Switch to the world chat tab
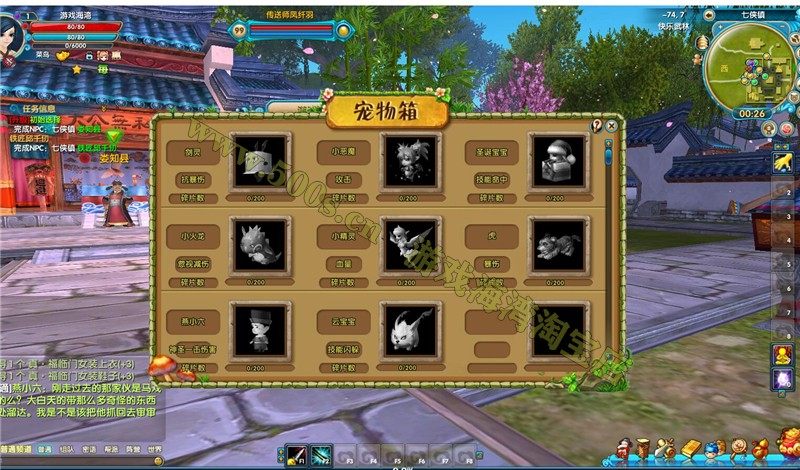Image resolution: width=800 pixels, height=470 pixels. coord(154,450)
